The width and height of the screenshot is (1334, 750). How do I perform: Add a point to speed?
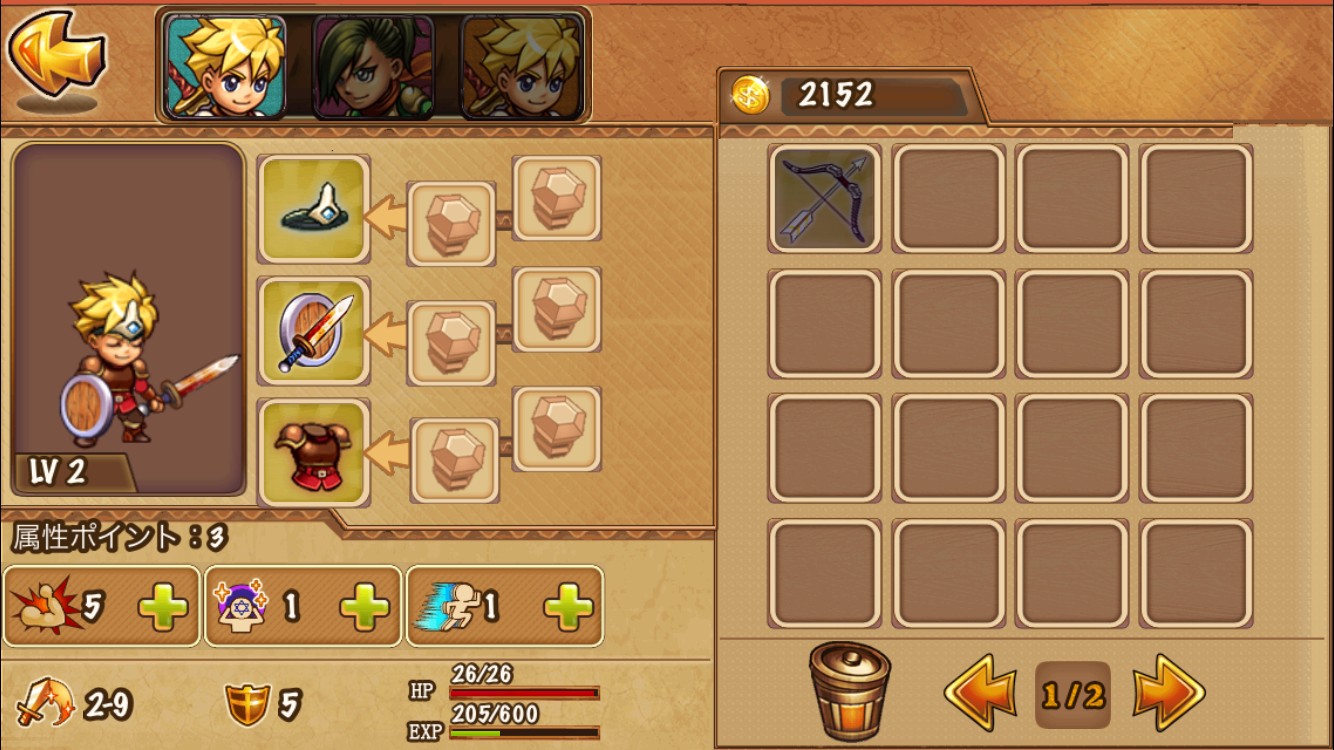(x=568, y=607)
